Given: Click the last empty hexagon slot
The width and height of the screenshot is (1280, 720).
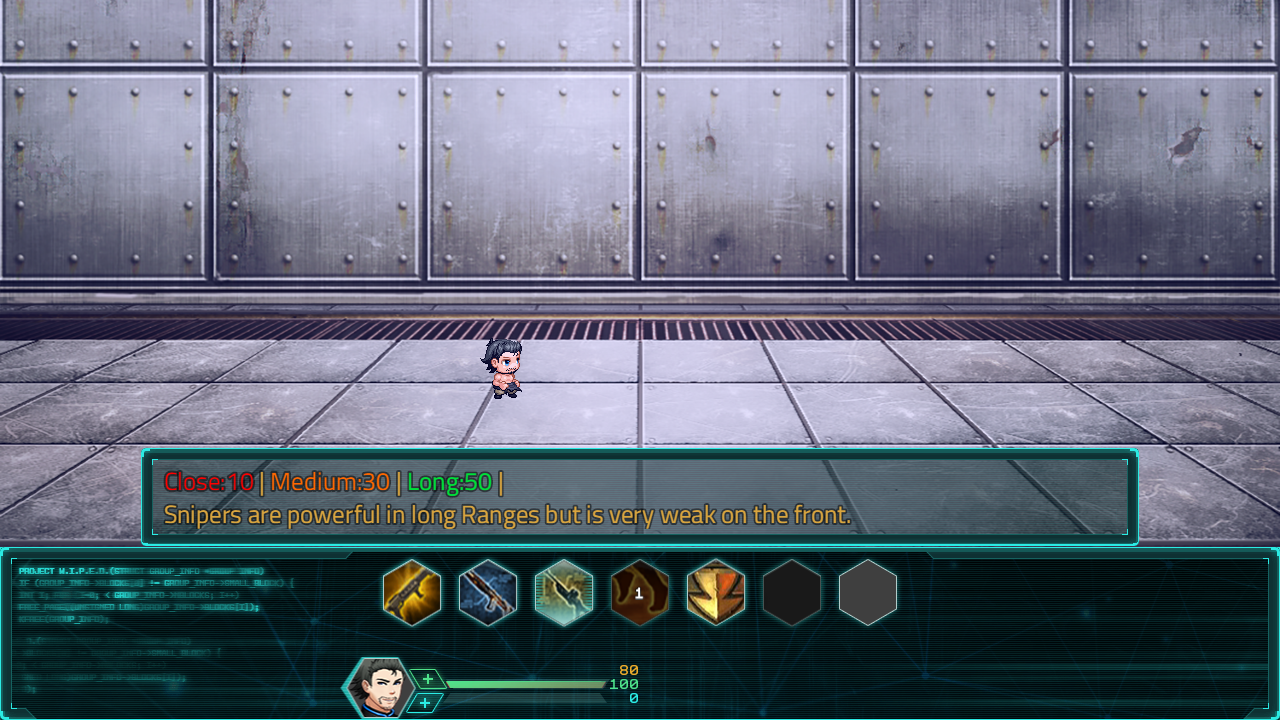Looking at the screenshot, I should tap(867, 593).
